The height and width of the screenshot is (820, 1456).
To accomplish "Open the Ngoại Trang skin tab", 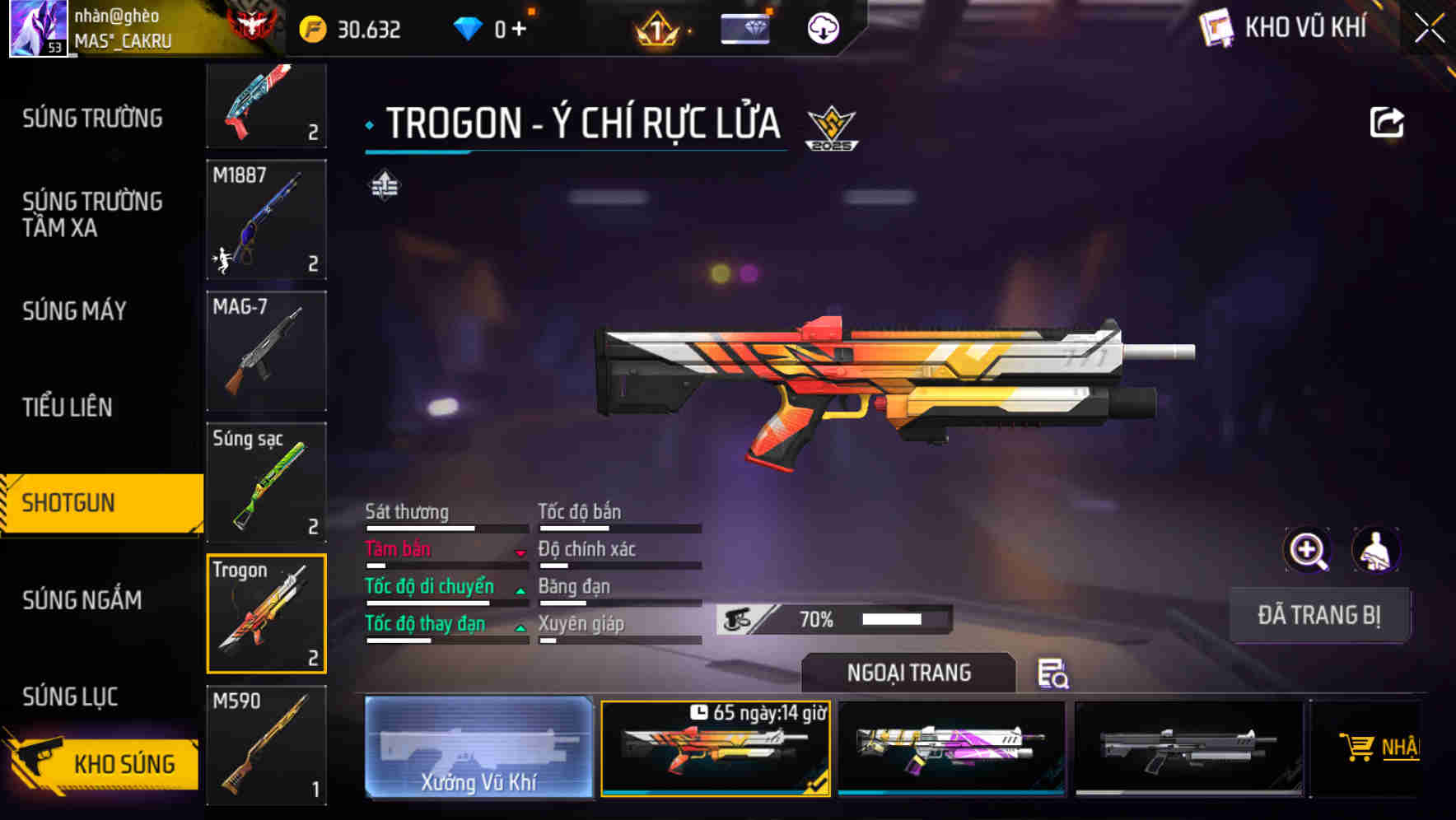I will 908,673.
